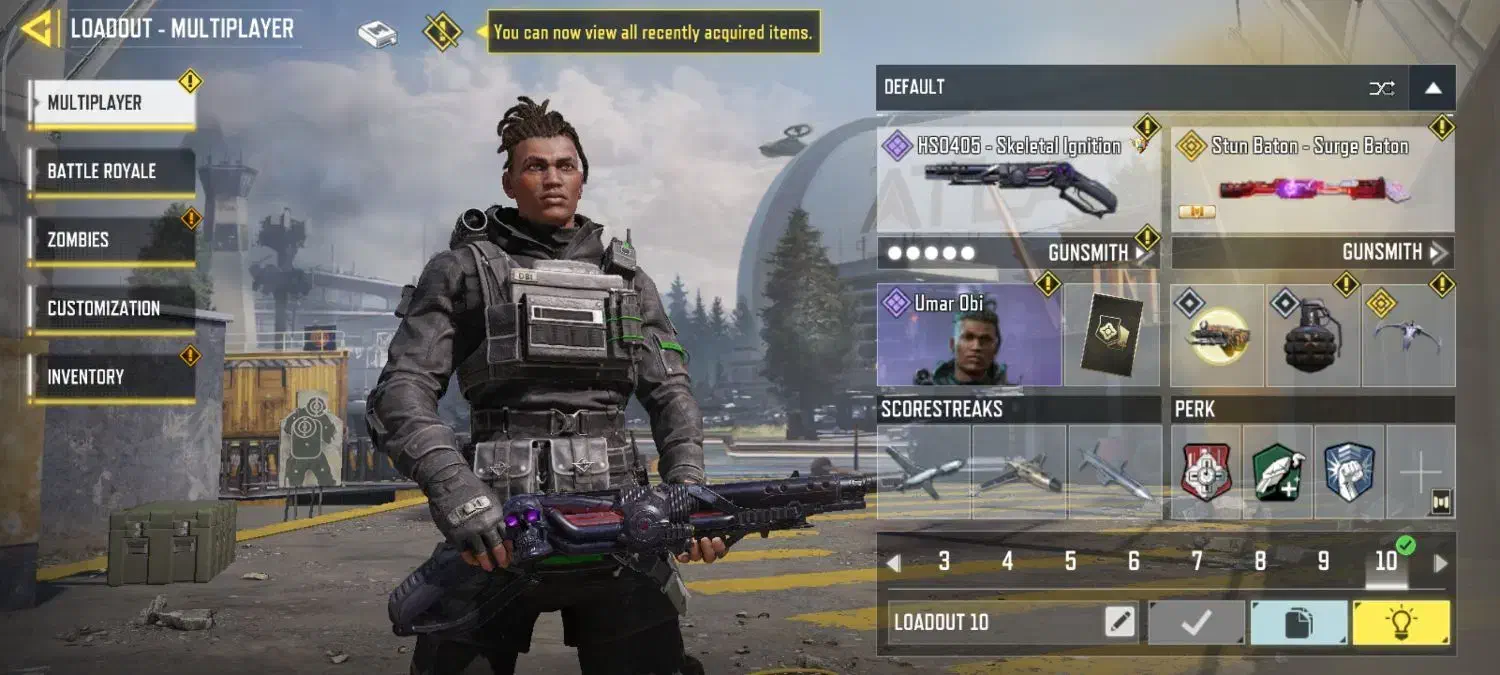Select the Zombies loadout tab
The image size is (1500, 675).
(x=111, y=240)
